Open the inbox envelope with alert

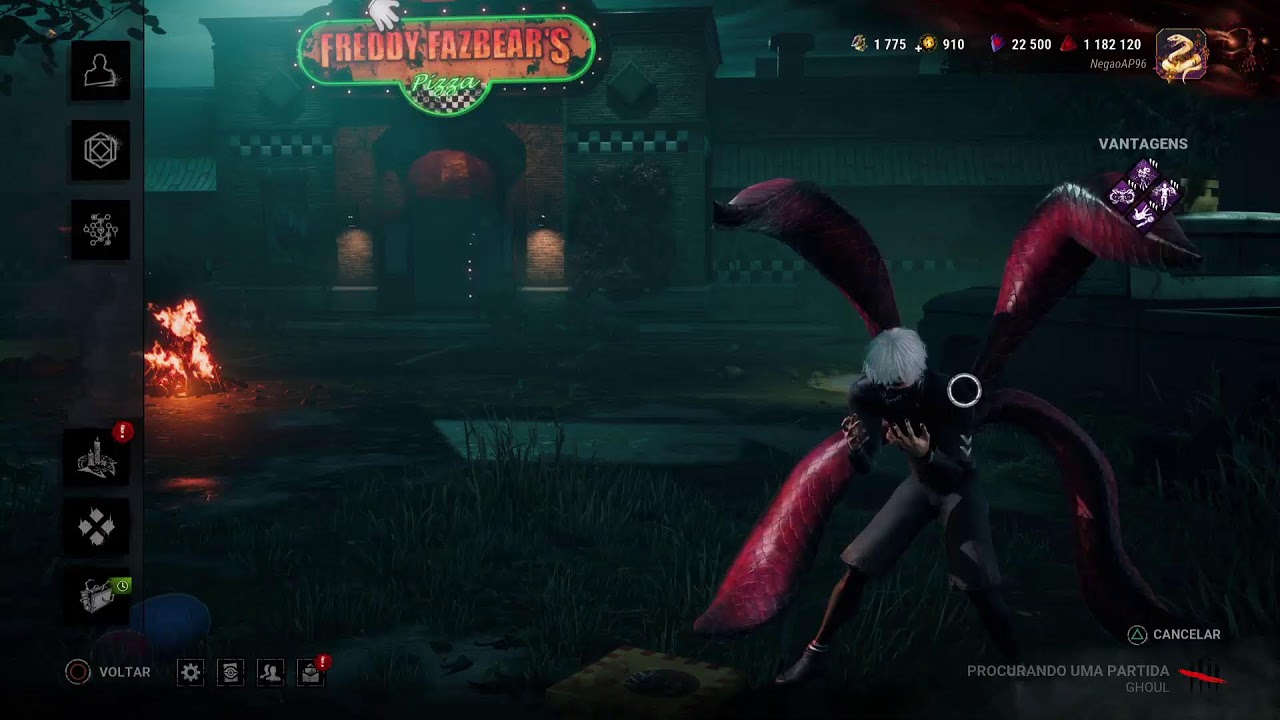pyautogui.click(x=311, y=672)
